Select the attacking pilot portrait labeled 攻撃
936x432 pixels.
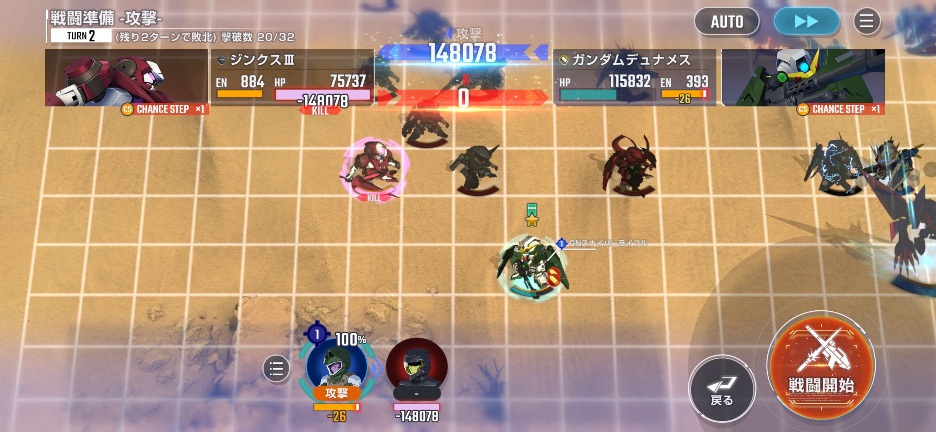pyautogui.click(x=336, y=368)
